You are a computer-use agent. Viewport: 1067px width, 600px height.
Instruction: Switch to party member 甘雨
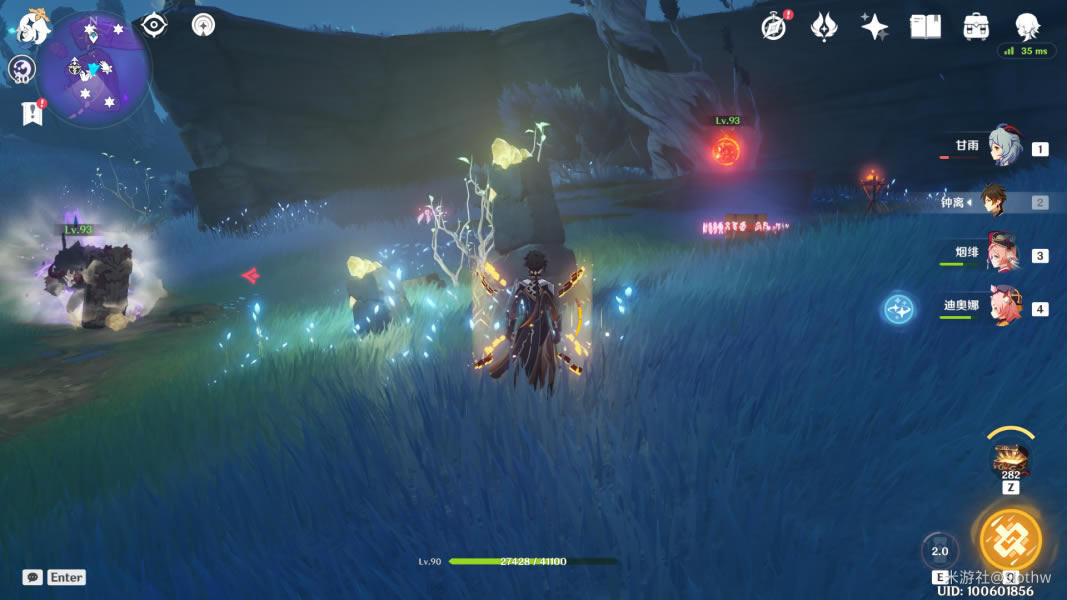(1004, 148)
